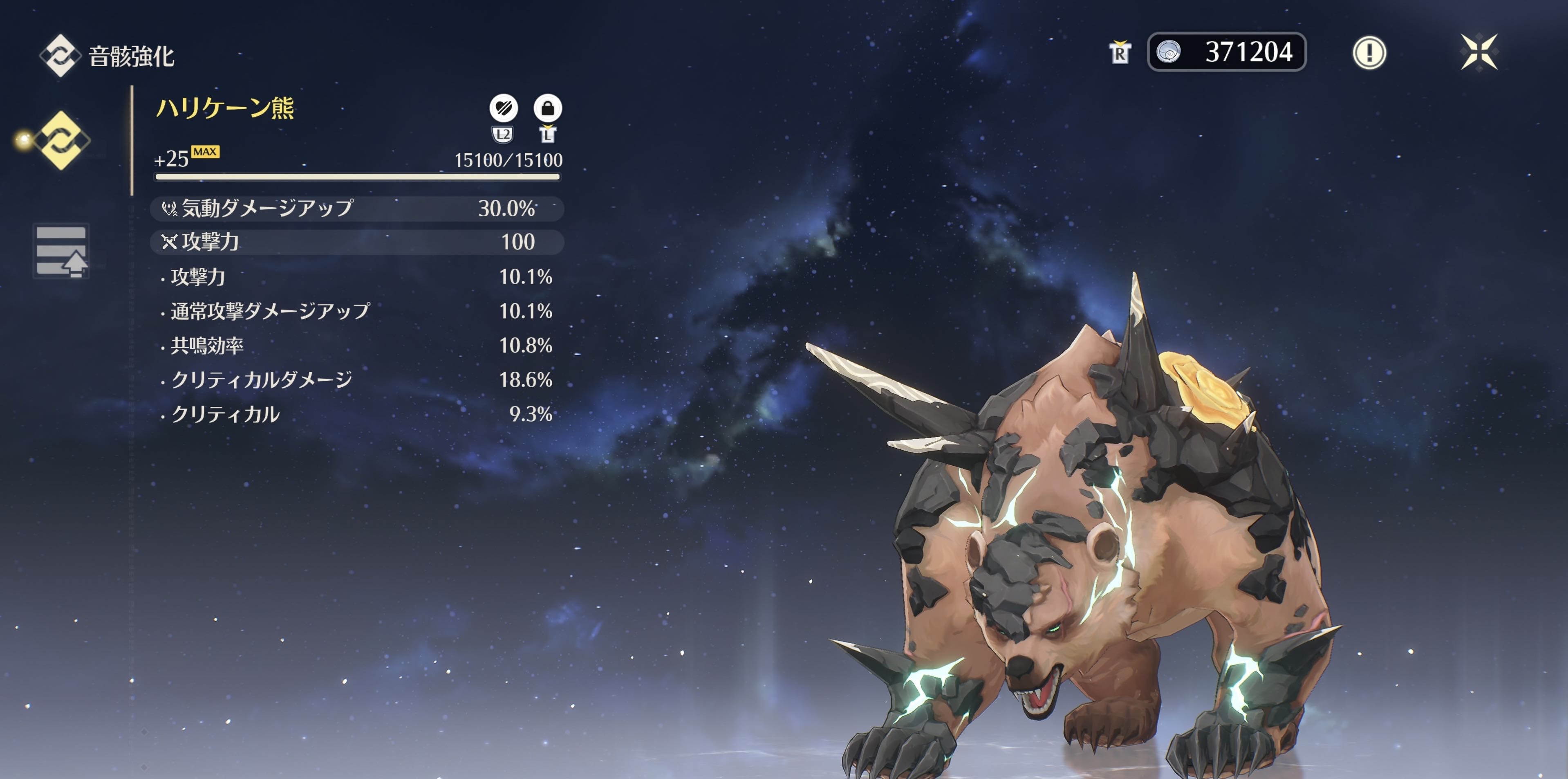Viewport: 1568px width, 779px height.
Task: Select the 攻撃力 100 stat row
Action: [357, 242]
